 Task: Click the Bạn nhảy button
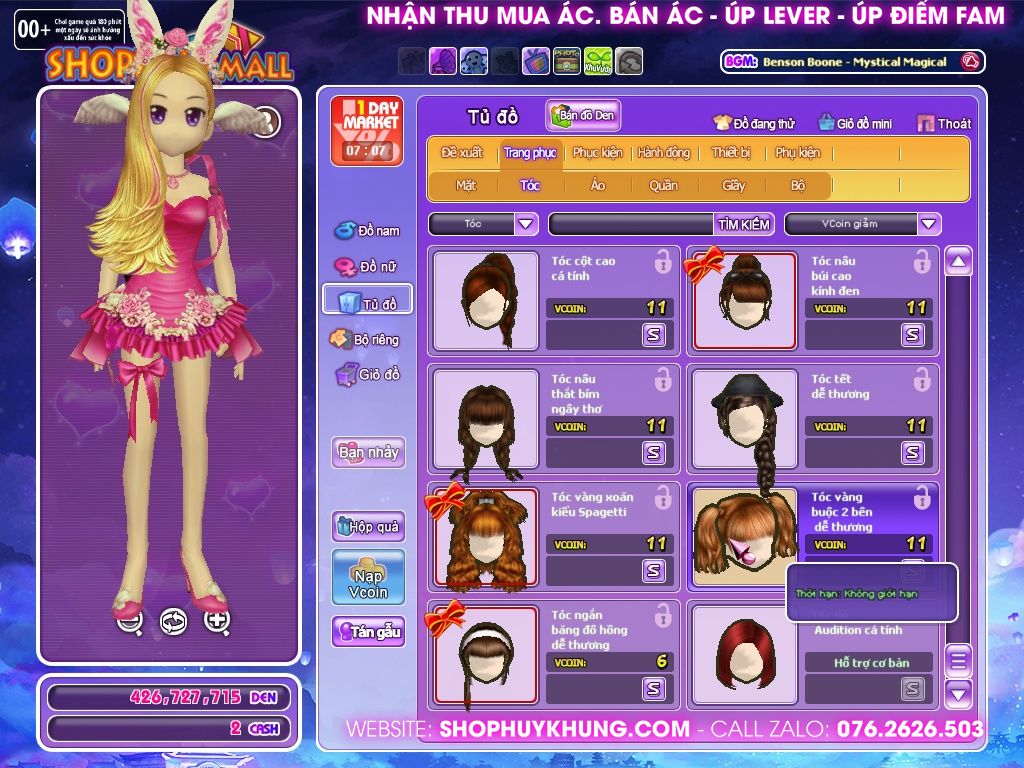tap(368, 452)
